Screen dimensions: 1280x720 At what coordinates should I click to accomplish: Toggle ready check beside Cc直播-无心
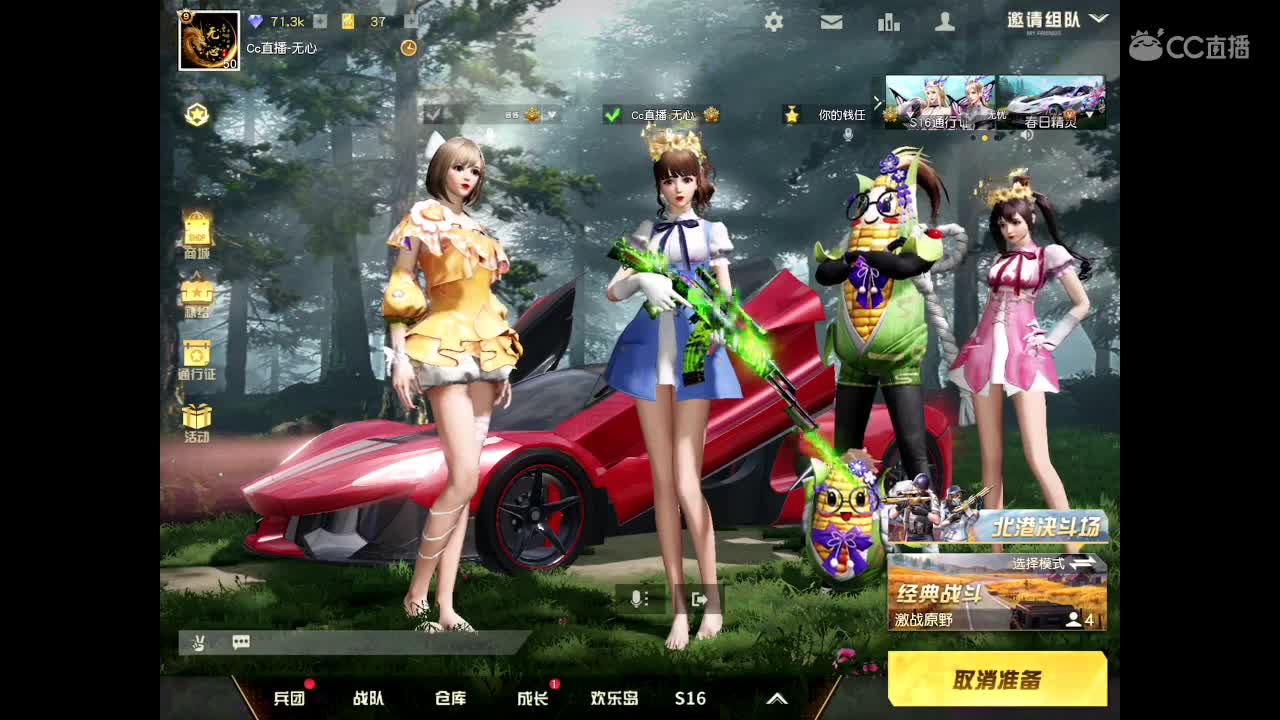tap(611, 114)
